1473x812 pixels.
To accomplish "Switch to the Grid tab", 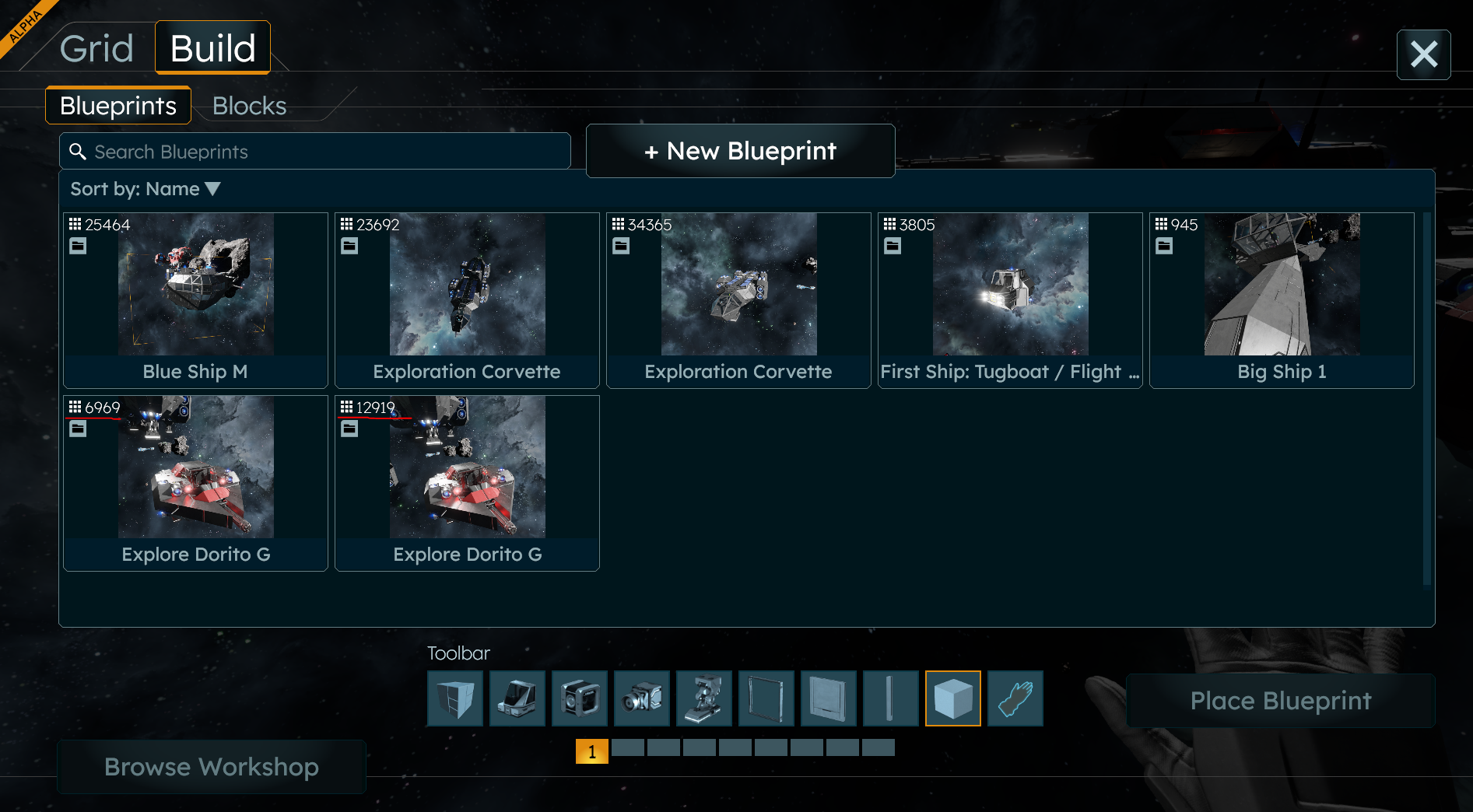I will pos(96,48).
